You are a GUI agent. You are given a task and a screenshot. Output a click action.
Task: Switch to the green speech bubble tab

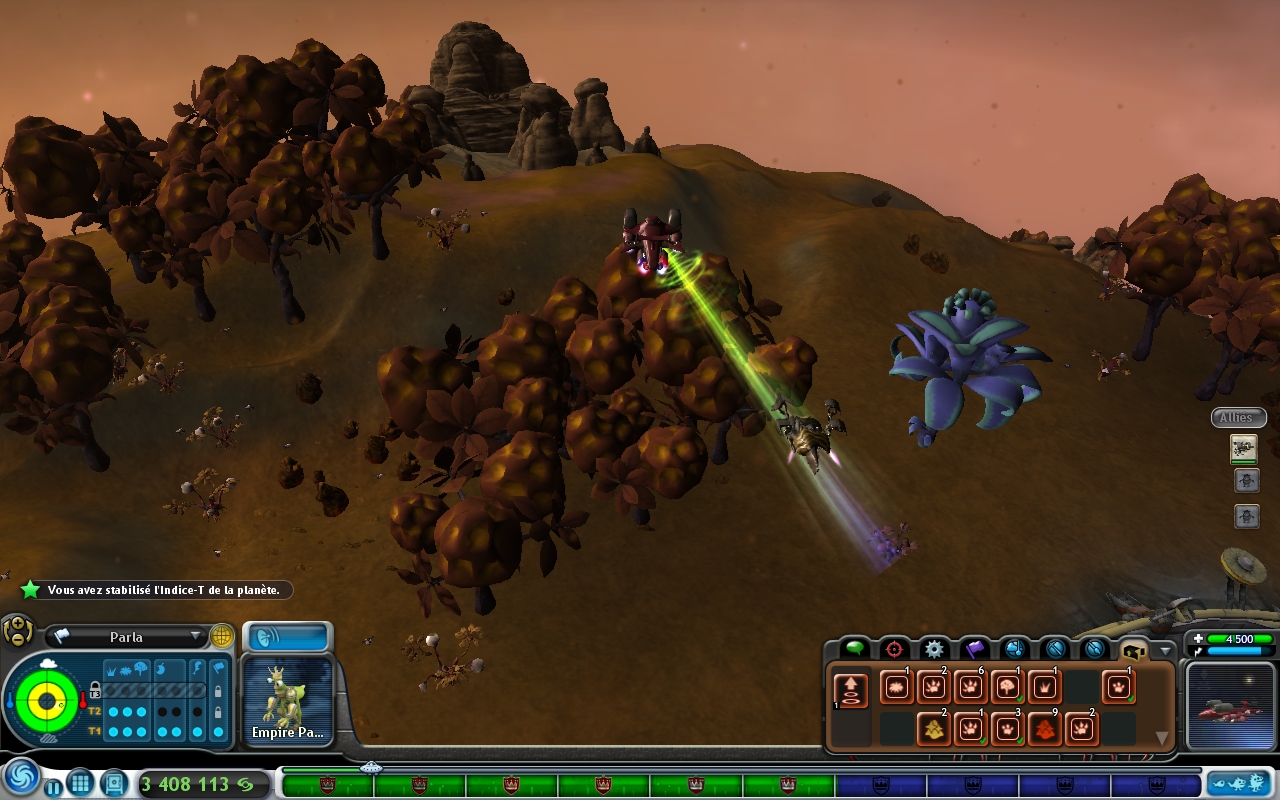click(854, 648)
